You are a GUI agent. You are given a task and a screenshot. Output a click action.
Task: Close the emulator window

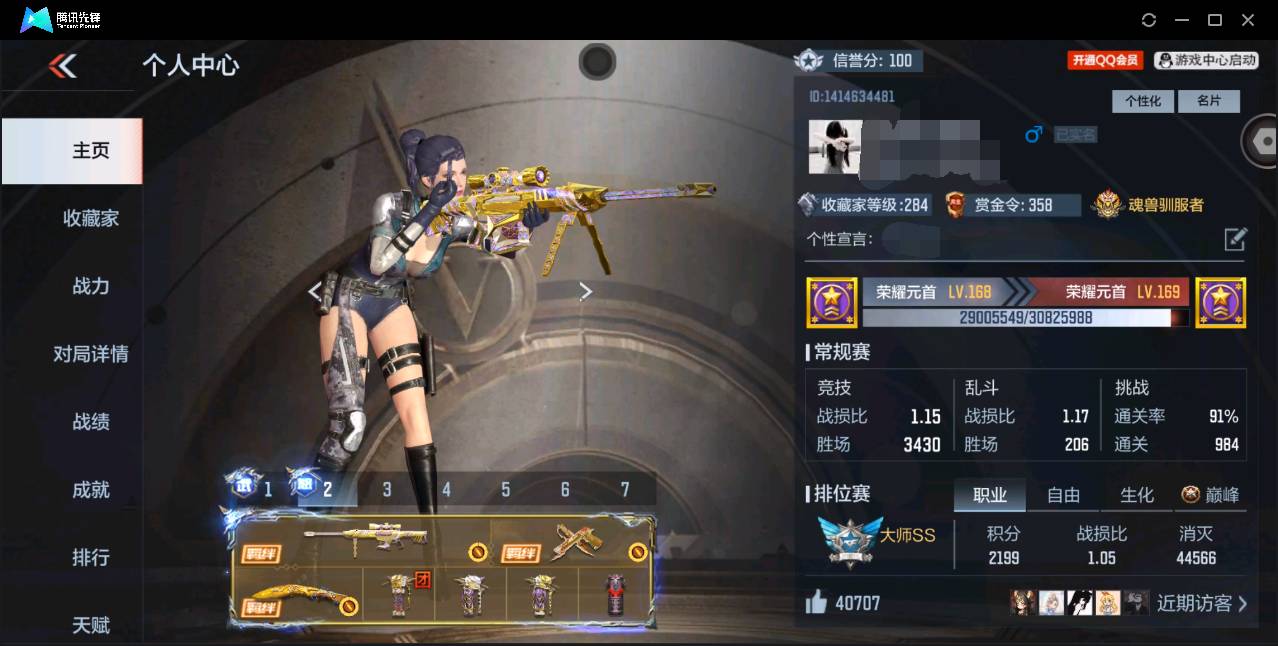click(x=1248, y=20)
